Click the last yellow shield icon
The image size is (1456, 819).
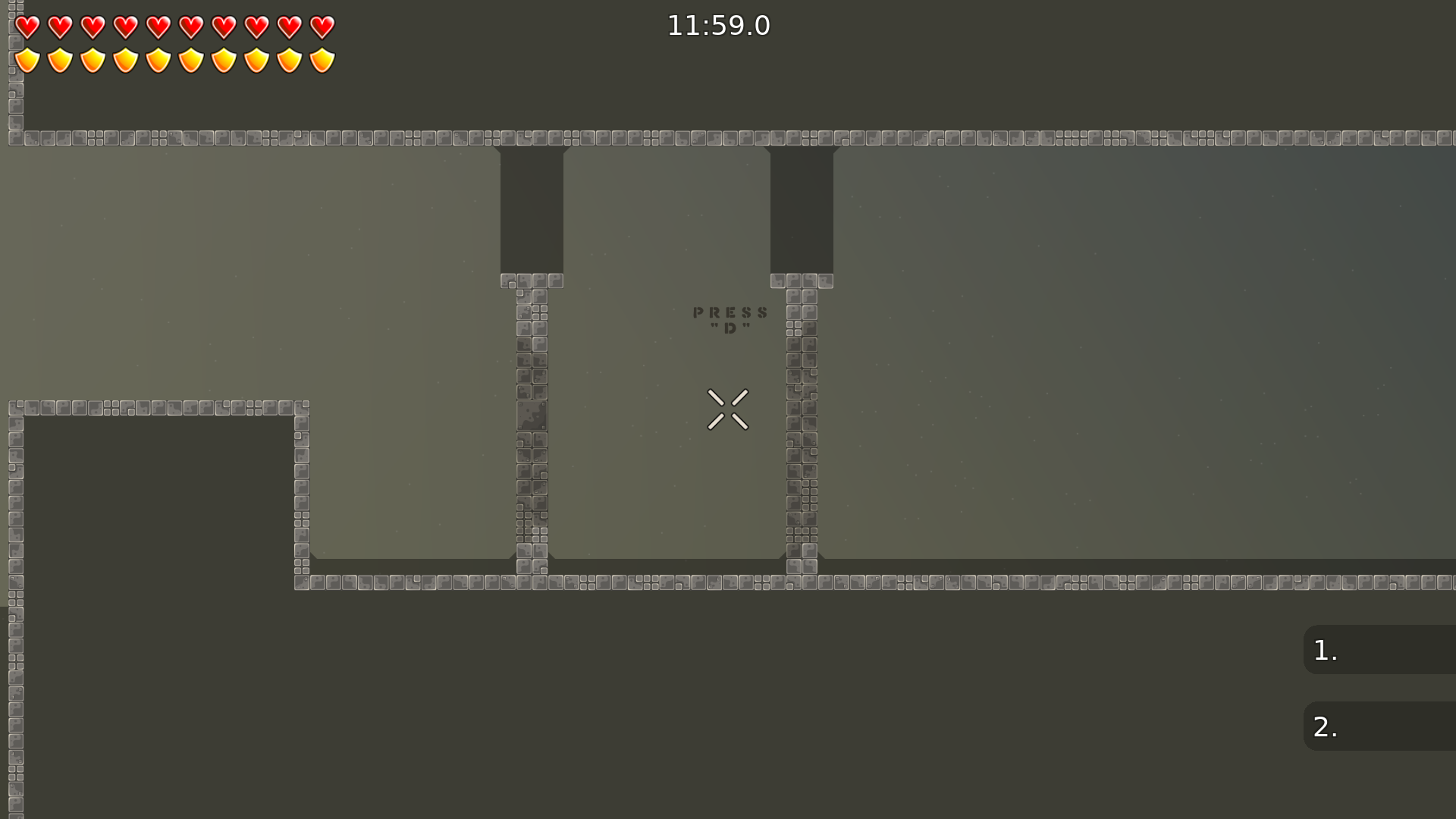tap(323, 59)
